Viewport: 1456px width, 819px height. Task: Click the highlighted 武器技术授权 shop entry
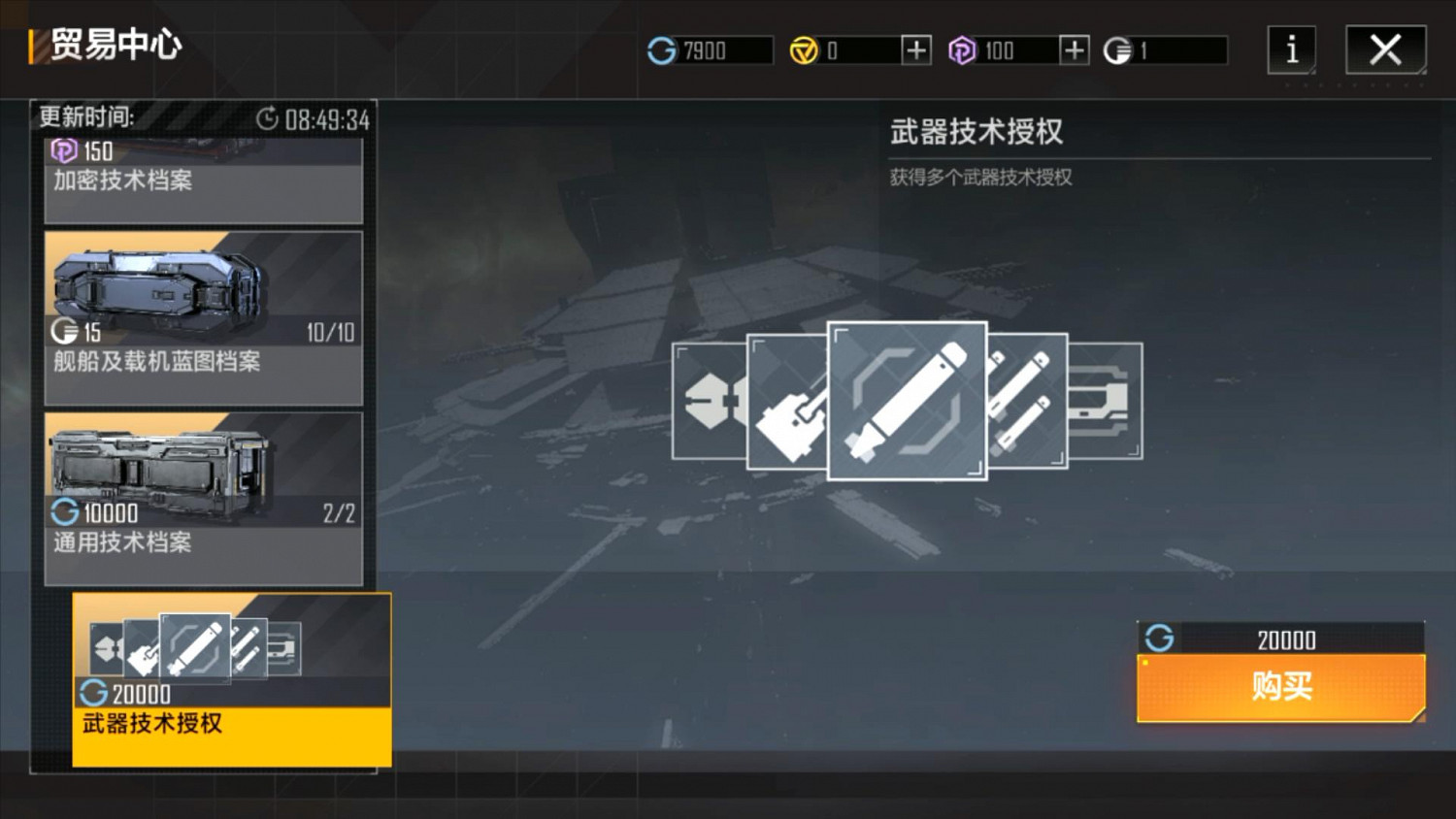click(230, 679)
